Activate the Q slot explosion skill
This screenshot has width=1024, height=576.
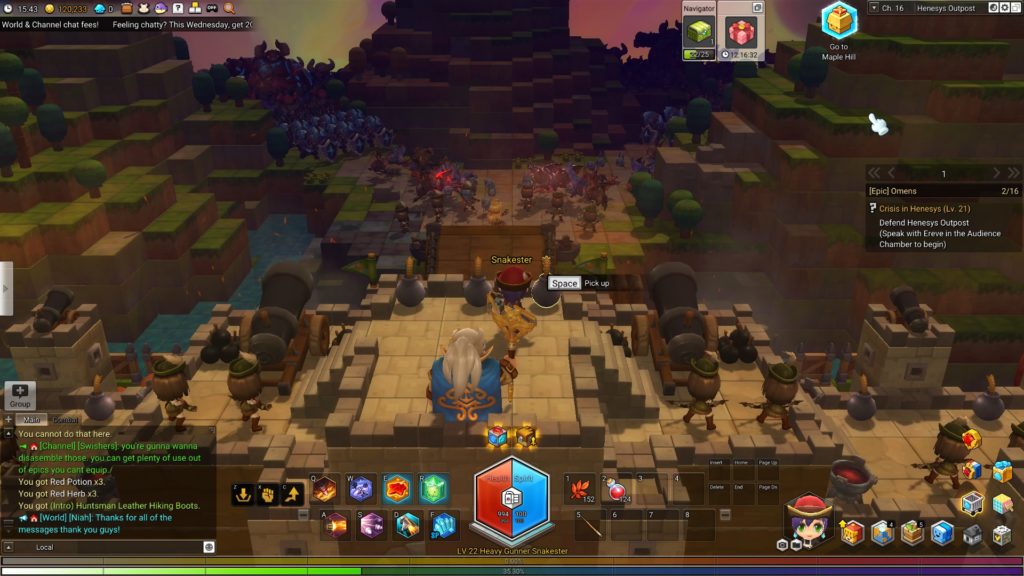(324, 489)
